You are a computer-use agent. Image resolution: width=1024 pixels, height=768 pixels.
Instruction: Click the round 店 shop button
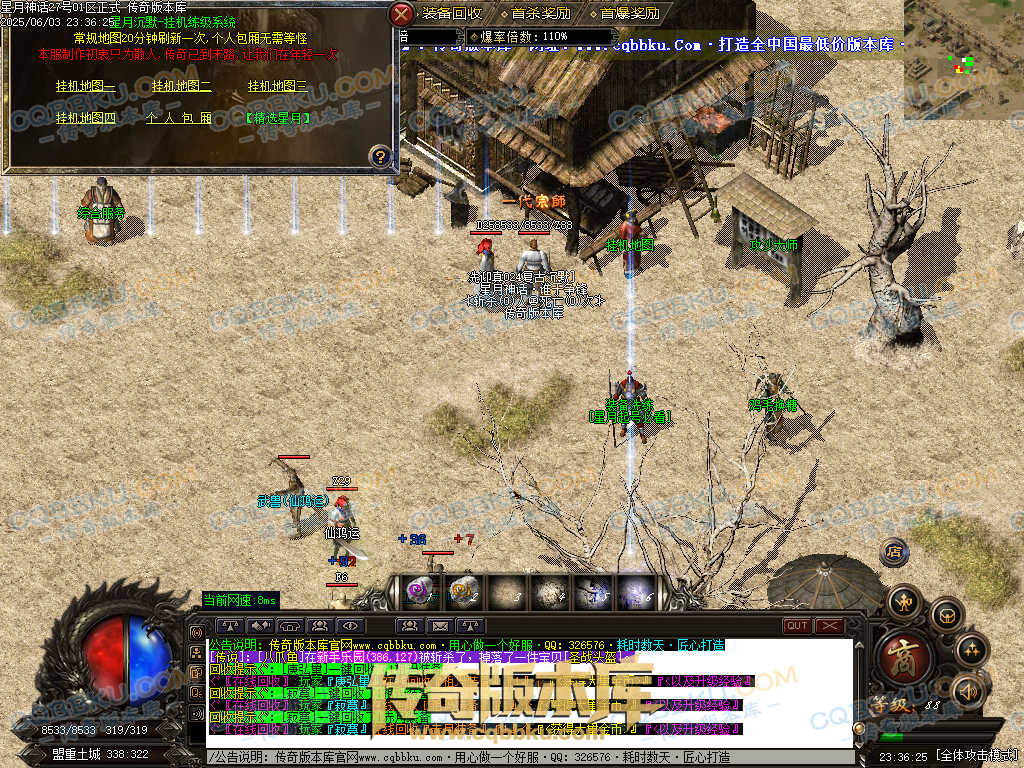click(894, 551)
